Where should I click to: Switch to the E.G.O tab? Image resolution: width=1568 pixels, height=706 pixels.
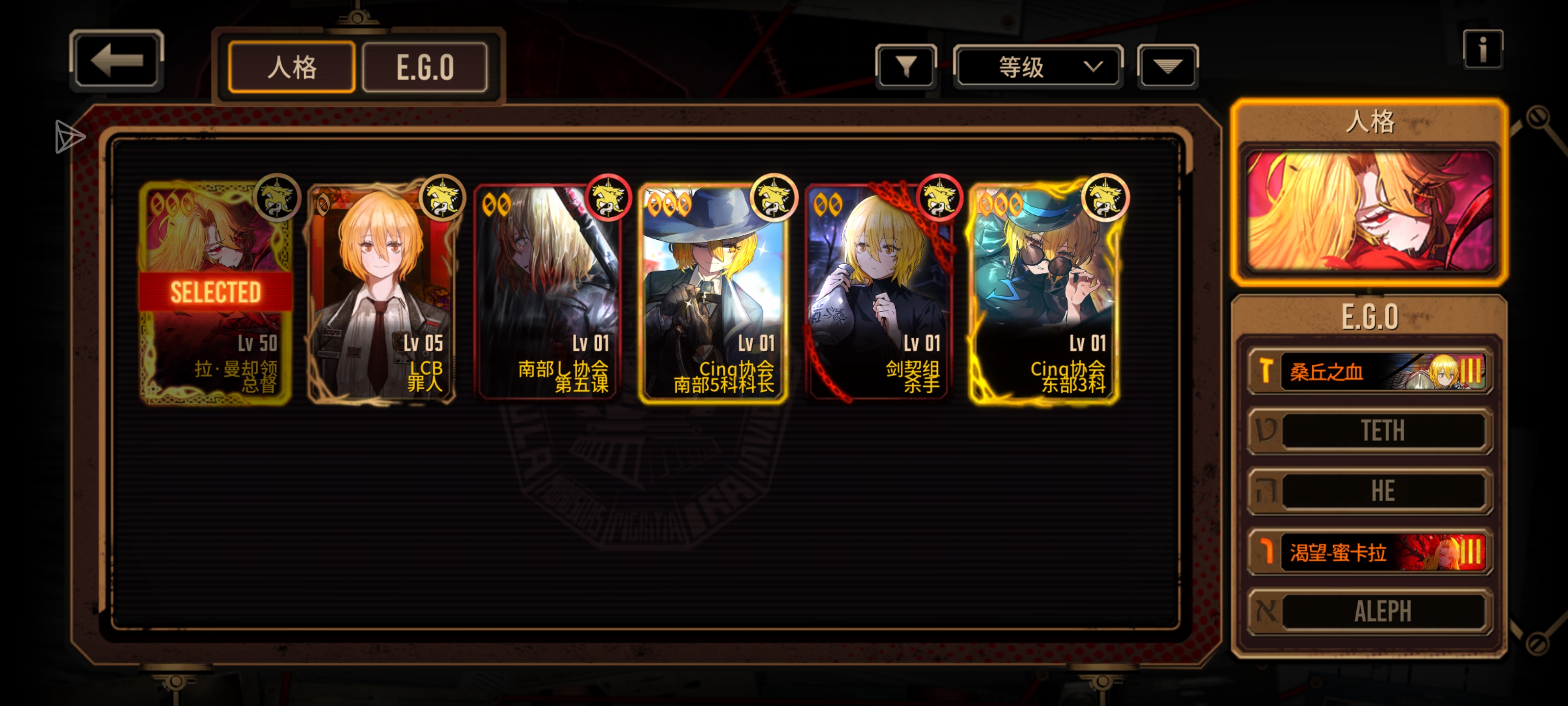pos(424,67)
